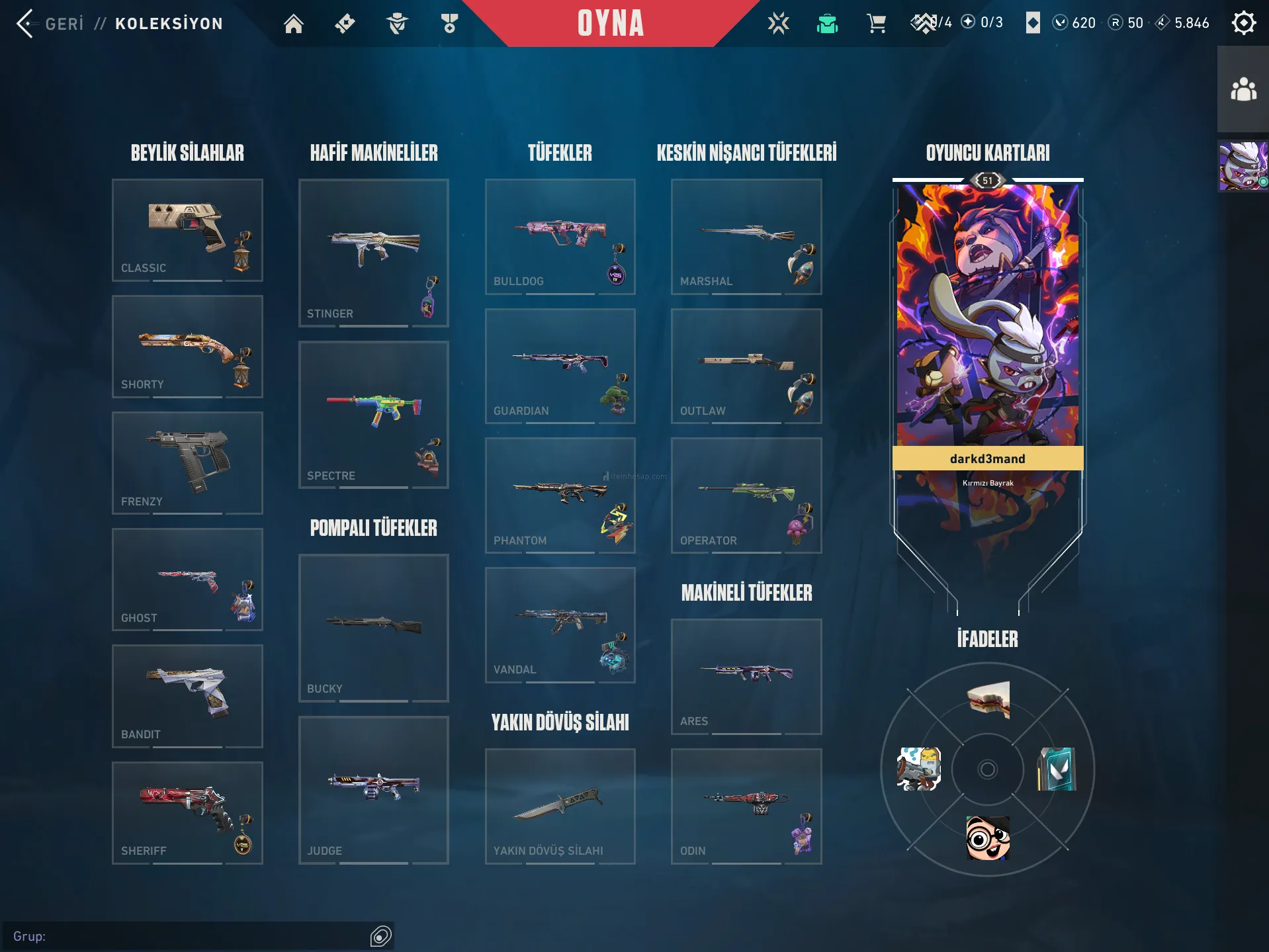Choose the Vandal rifle tile
Viewport: 1269px width, 952px height.
click(560, 625)
